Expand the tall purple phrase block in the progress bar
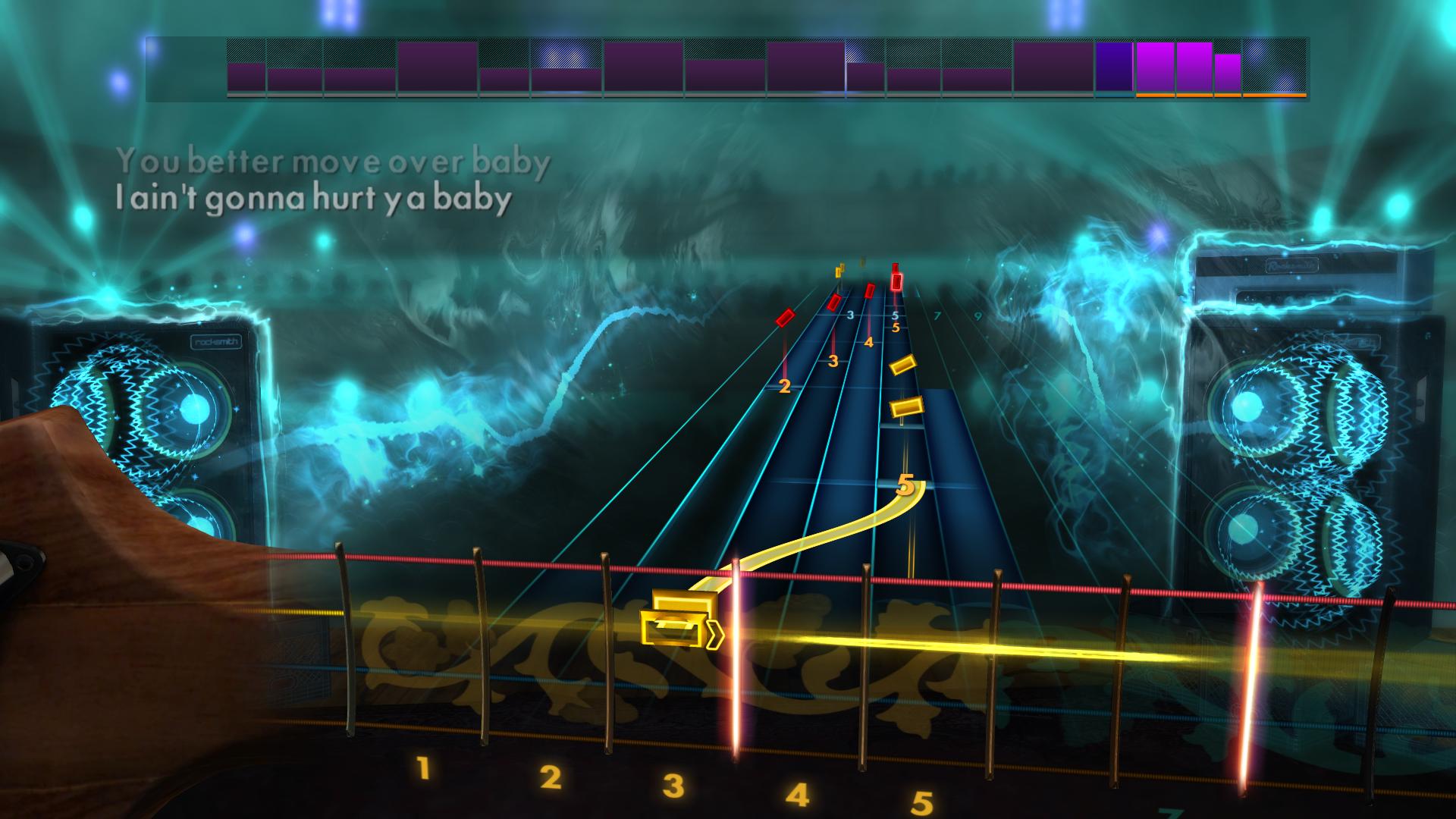This screenshot has height=819, width=1456. click(436, 68)
